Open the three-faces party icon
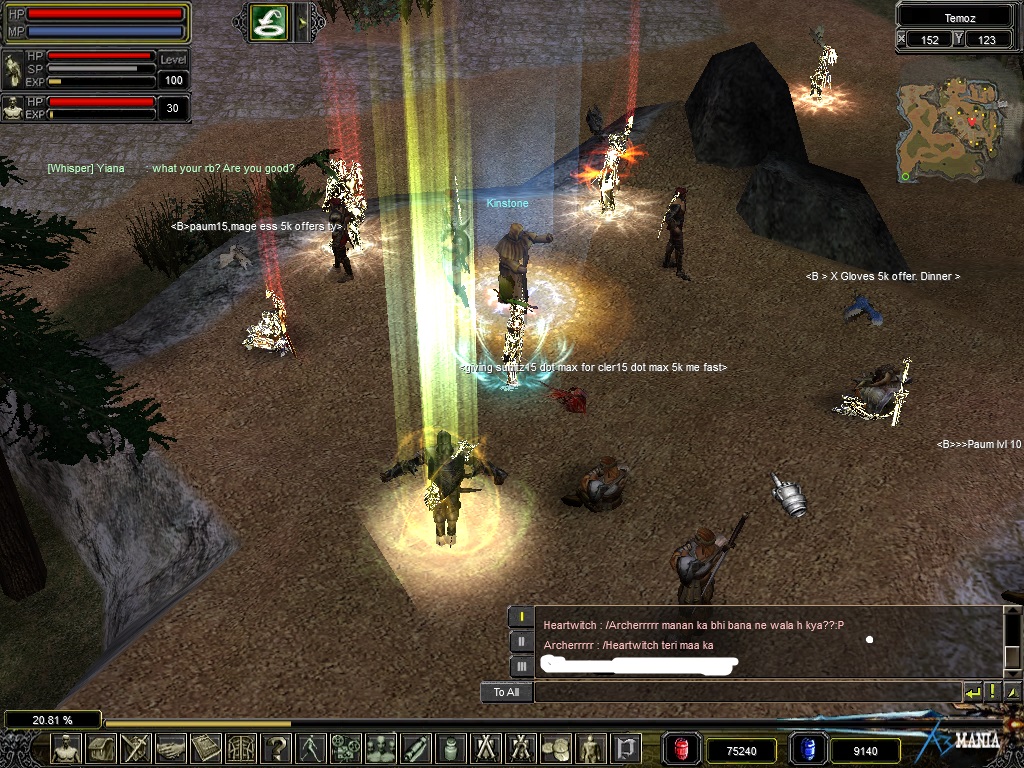This screenshot has height=768, width=1024. point(380,748)
